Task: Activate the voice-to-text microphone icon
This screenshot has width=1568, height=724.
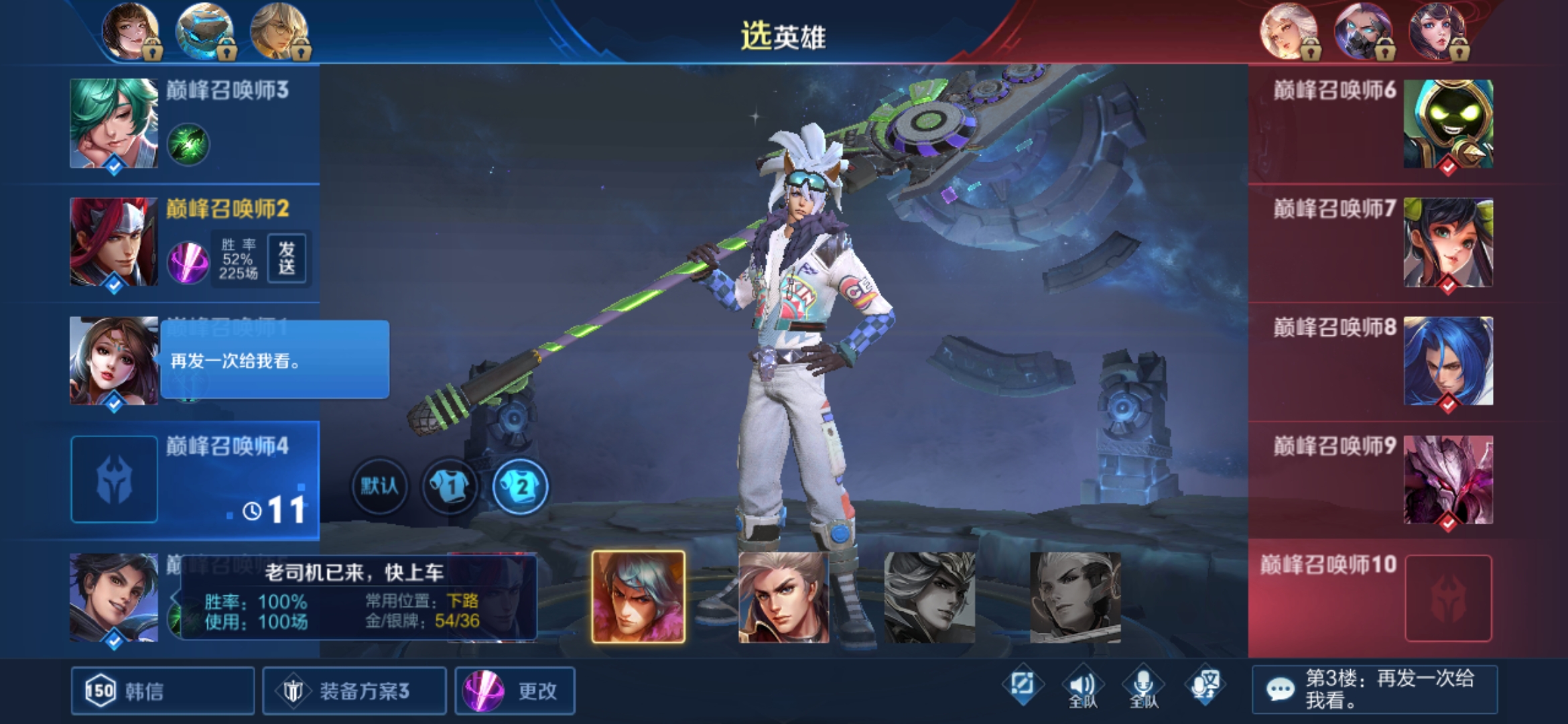Action: point(1204,686)
